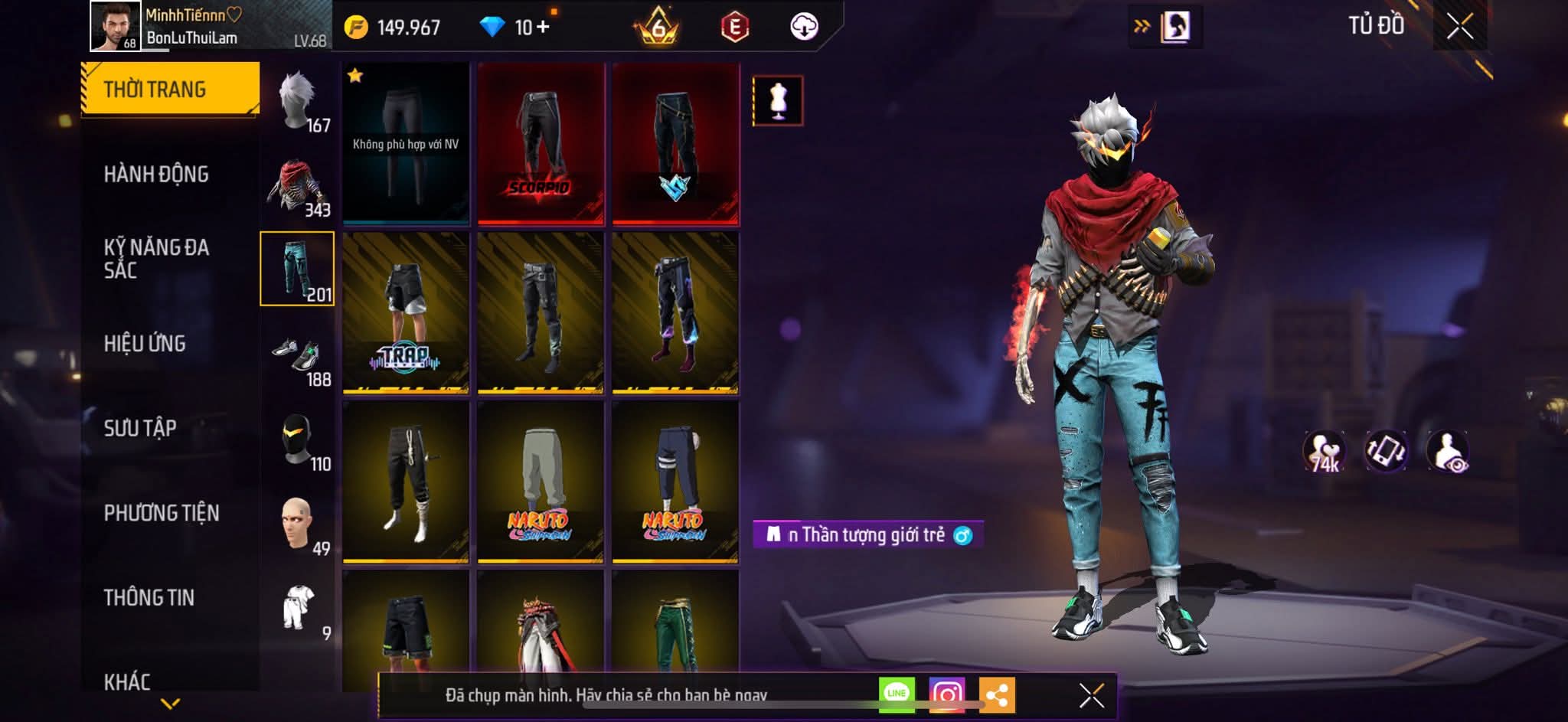Screen dimensions: 1568x722
Task: Go to the SƯU TẬP section
Action: (140, 428)
